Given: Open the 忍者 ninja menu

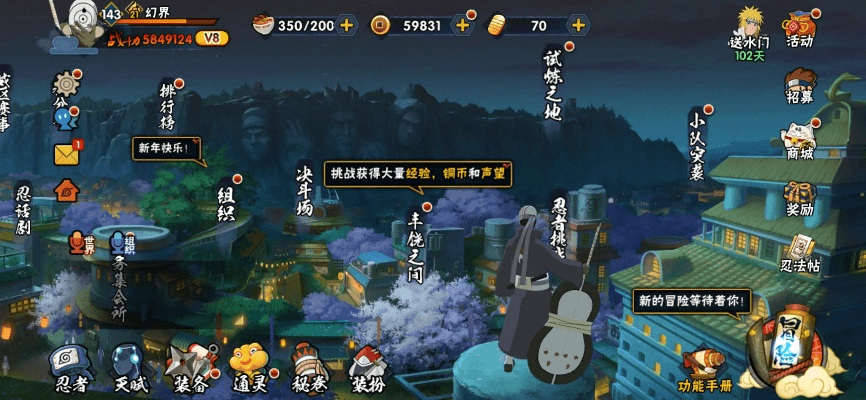Looking at the screenshot, I should pos(72,368).
